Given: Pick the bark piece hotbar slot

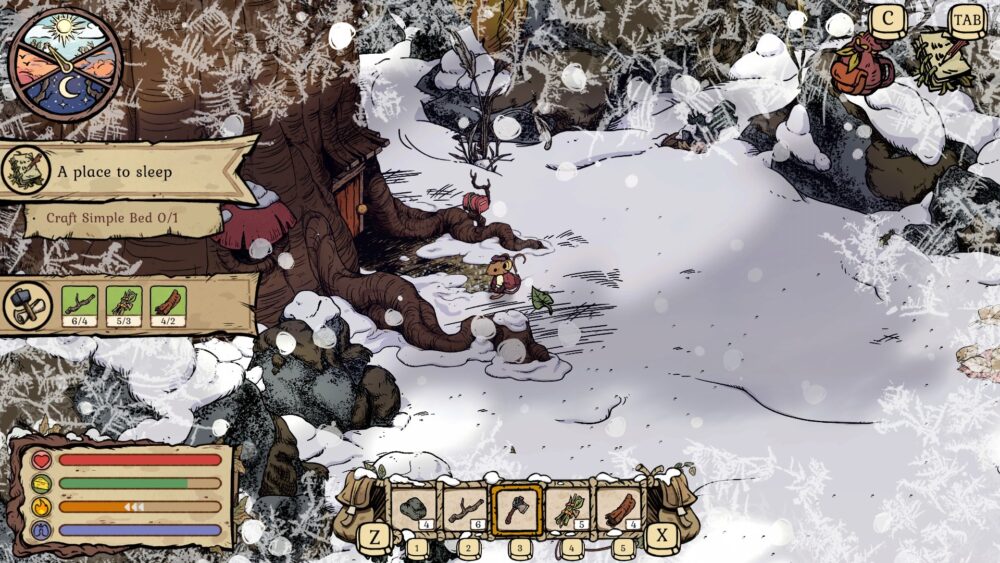Looking at the screenshot, I should (621, 509).
